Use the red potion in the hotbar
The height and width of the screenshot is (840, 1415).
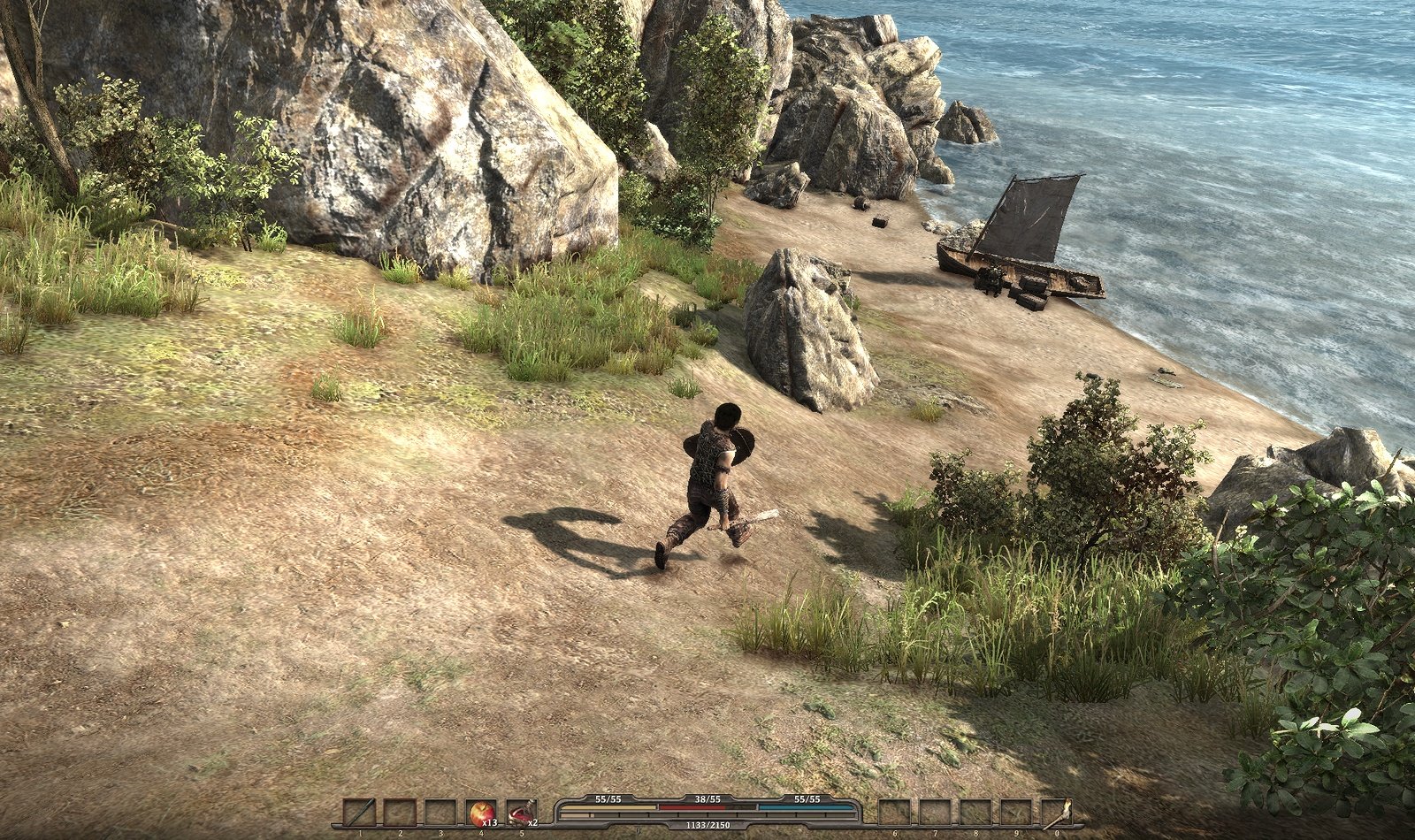(x=521, y=812)
